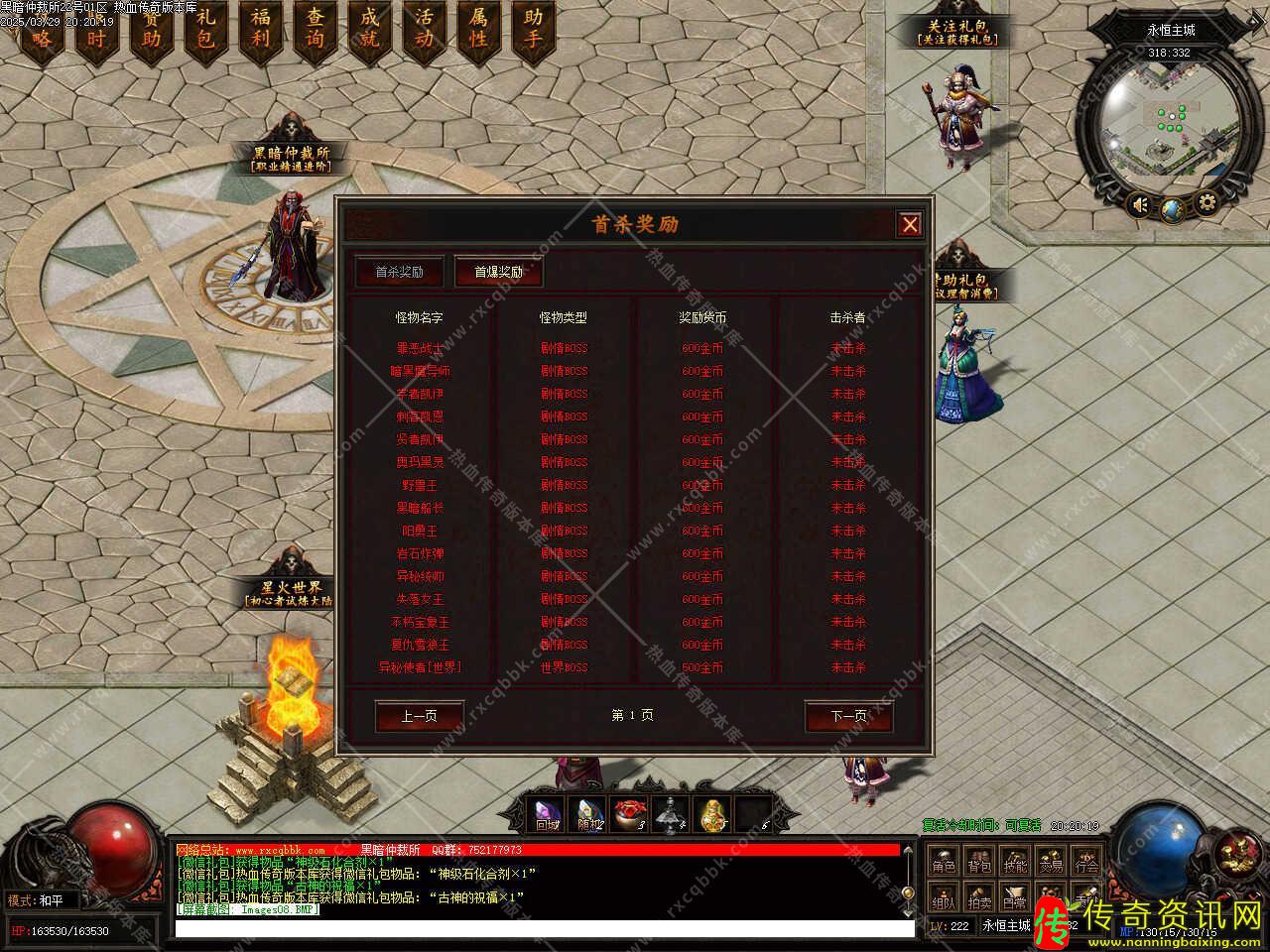This screenshot has width=1270, height=952.
Task: Use the golden potion bottle in hotbar
Action: [x=710, y=813]
